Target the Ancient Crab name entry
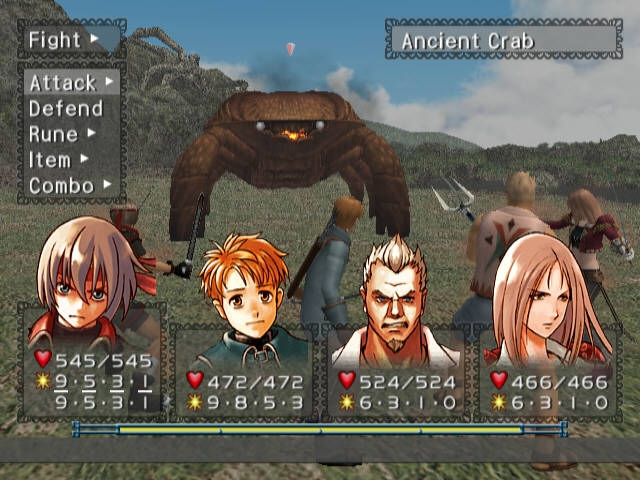Viewport: 640px width, 480px height. click(503, 41)
